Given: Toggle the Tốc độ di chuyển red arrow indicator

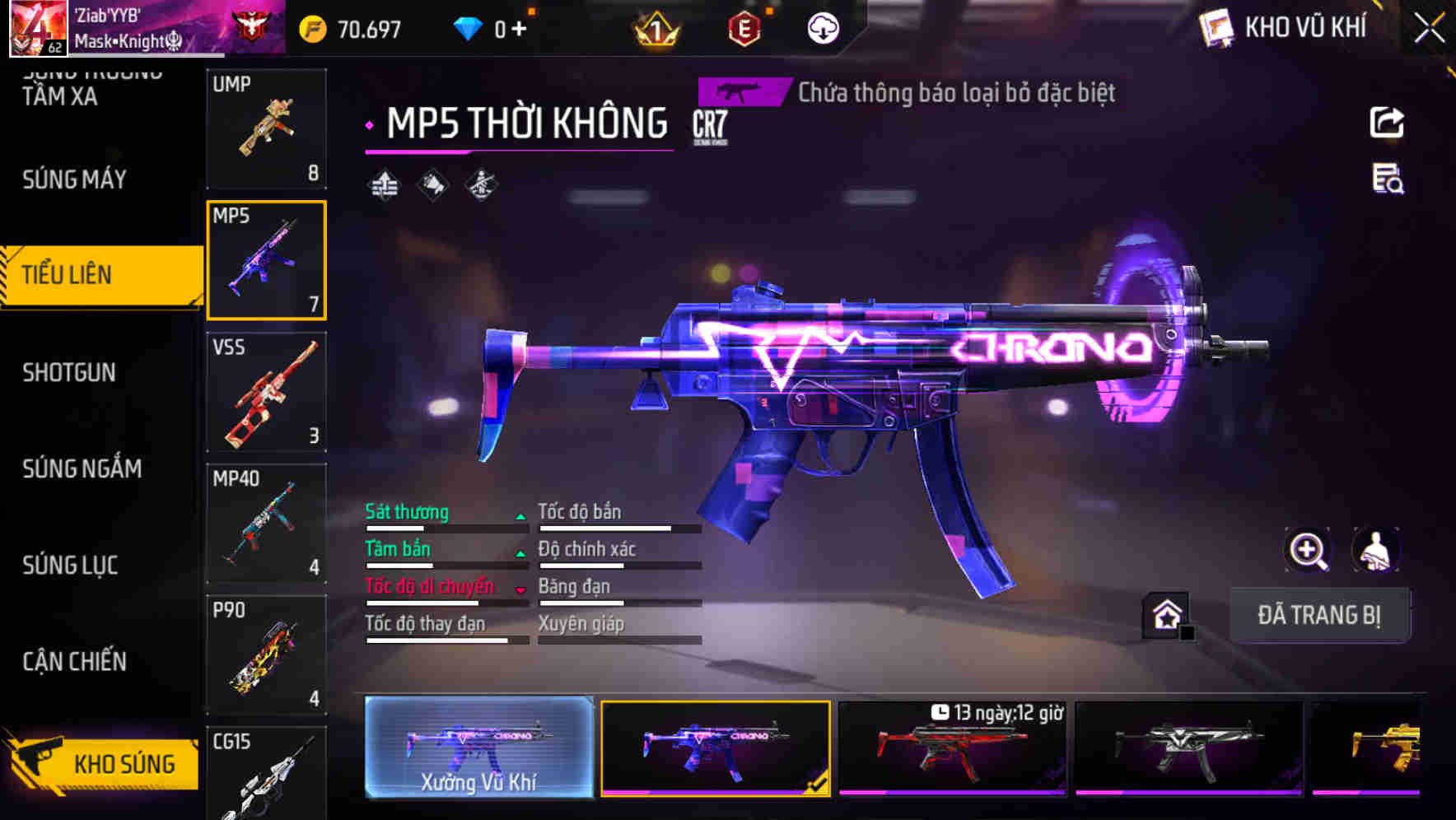Looking at the screenshot, I should (520, 590).
